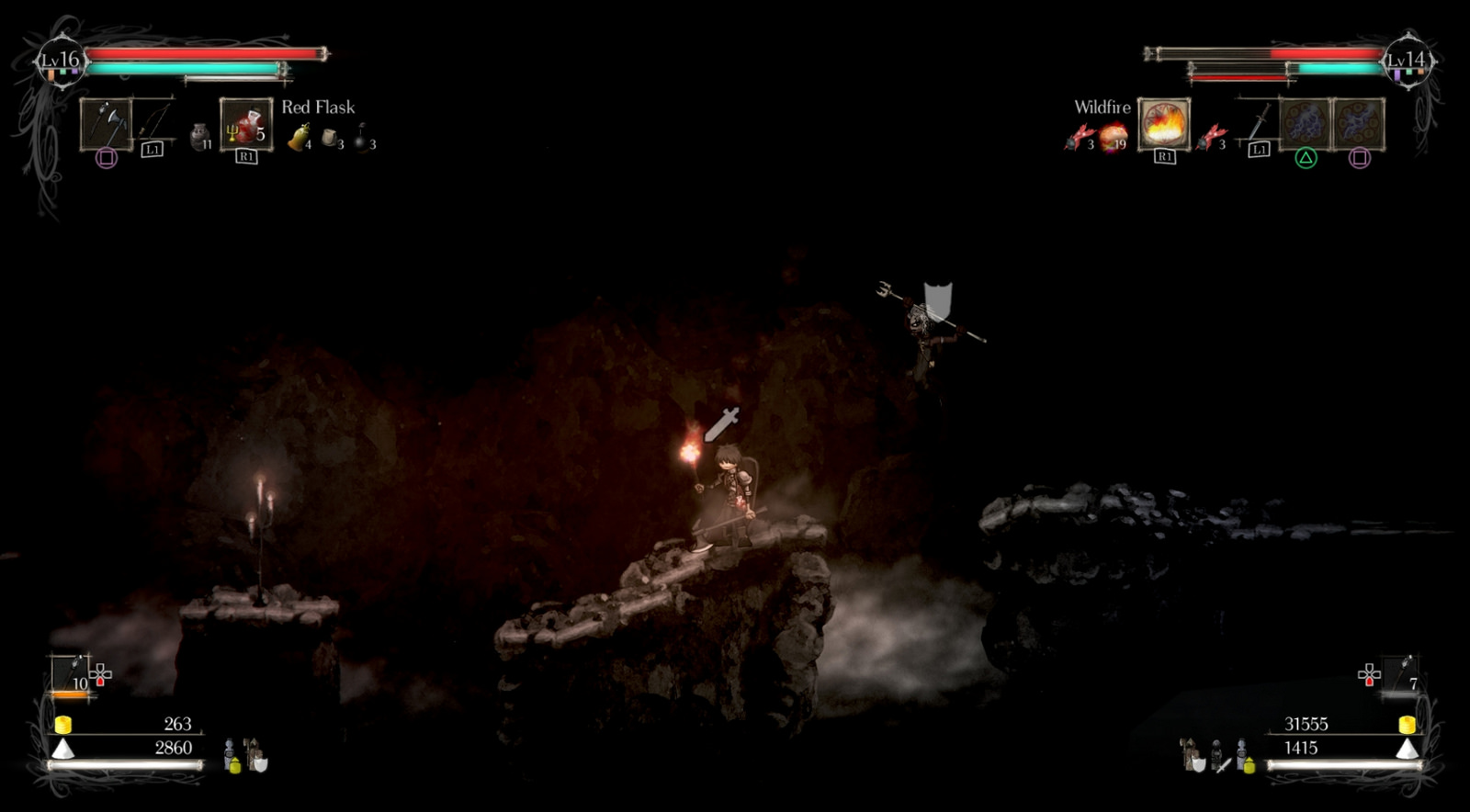Choose the golden bell item
The width and height of the screenshot is (1470, 812).
point(299,138)
